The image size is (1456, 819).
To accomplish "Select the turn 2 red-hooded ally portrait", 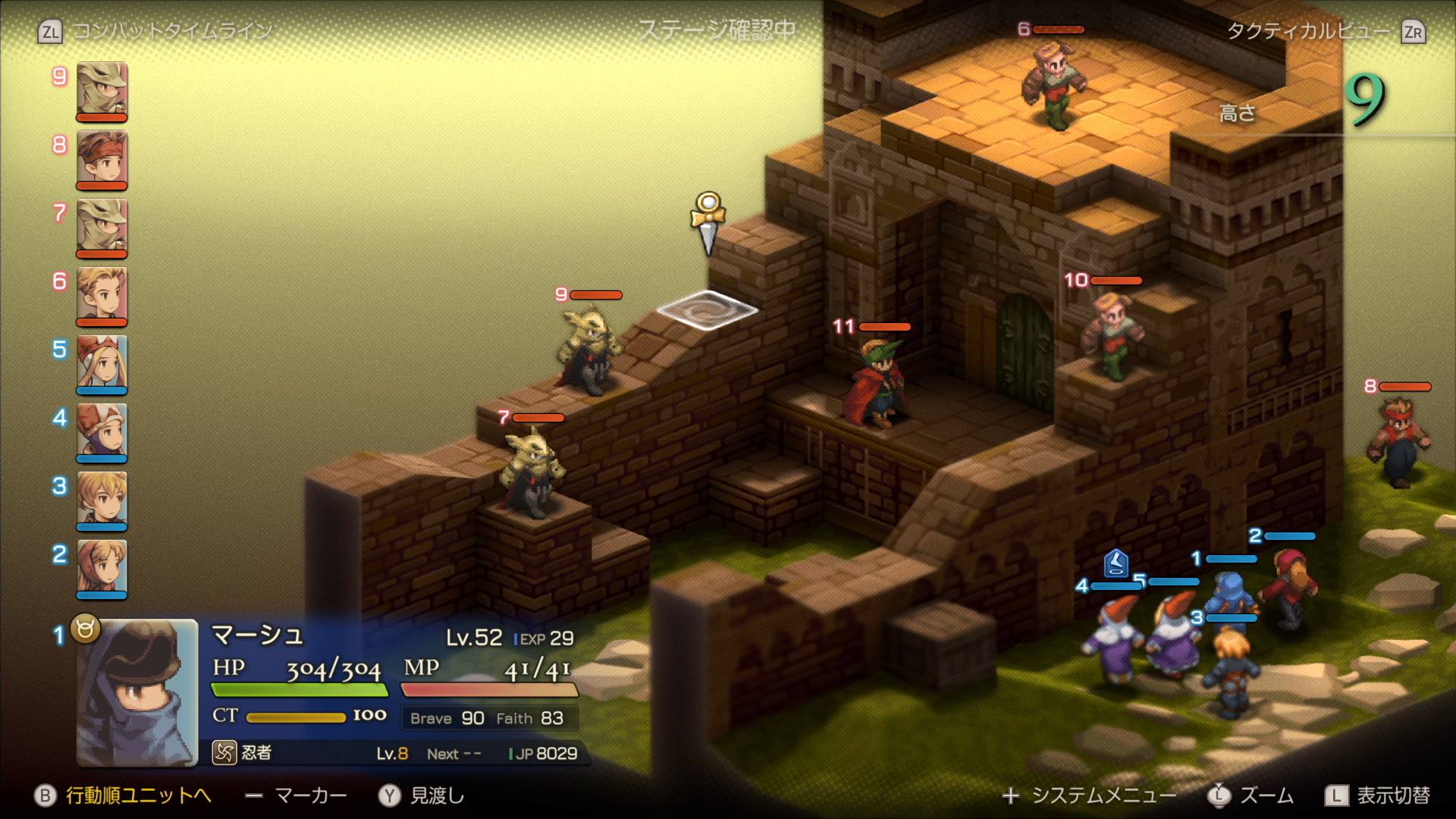I will coord(102,568).
